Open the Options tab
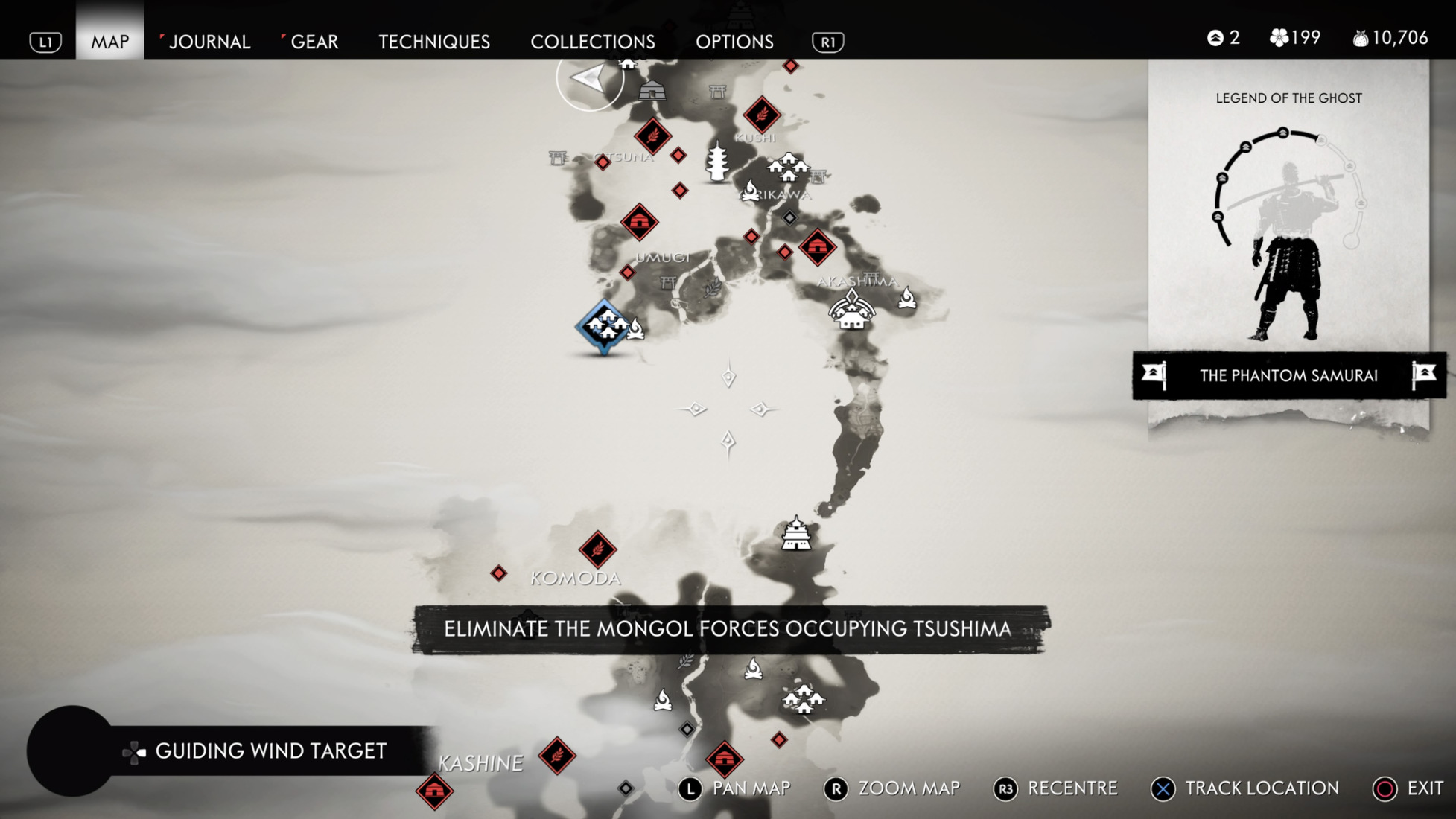 [x=734, y=42]
